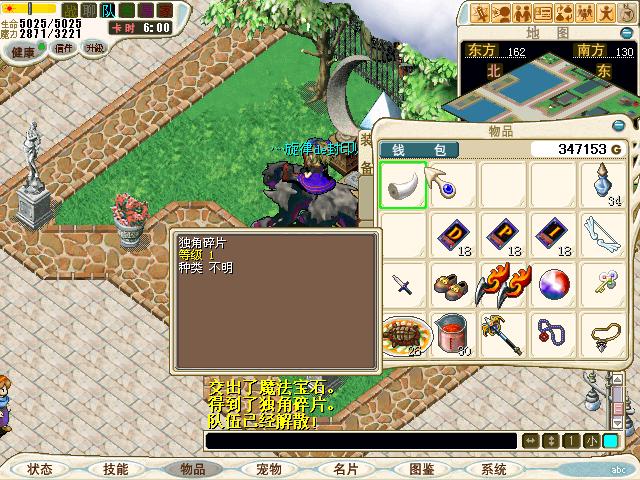Open the 系统 (System) menu
640x480 pixels.
click(494, 468)
